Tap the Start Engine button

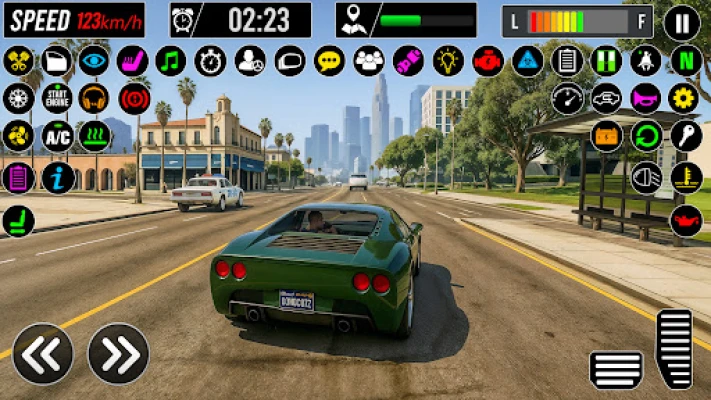tap(56, 98)
